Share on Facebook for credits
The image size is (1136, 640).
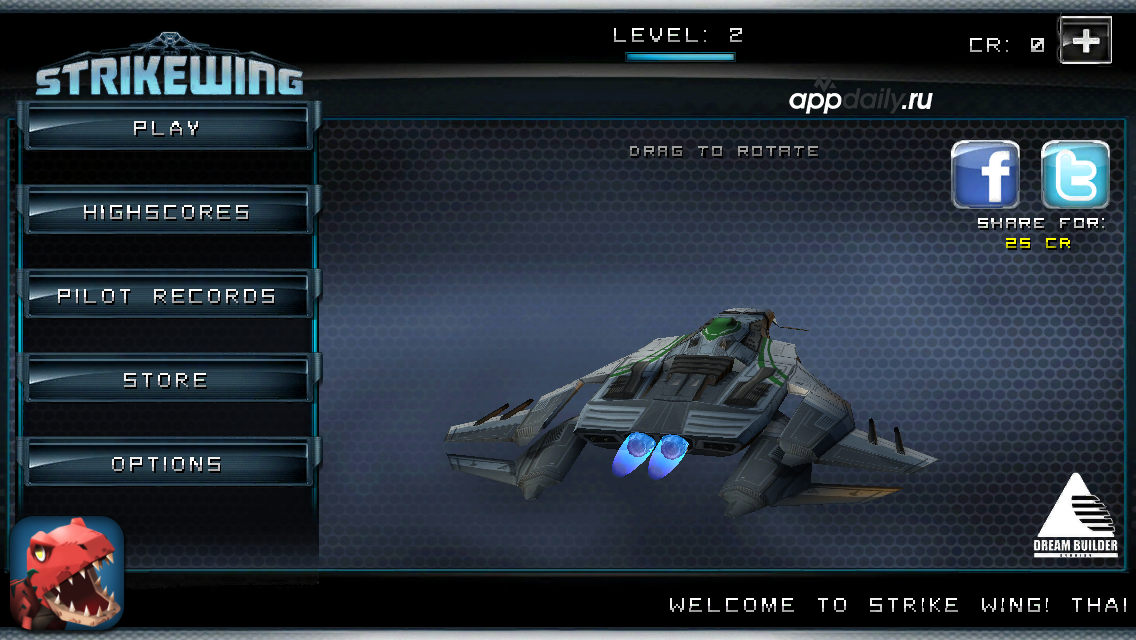(x=985, y=175)
